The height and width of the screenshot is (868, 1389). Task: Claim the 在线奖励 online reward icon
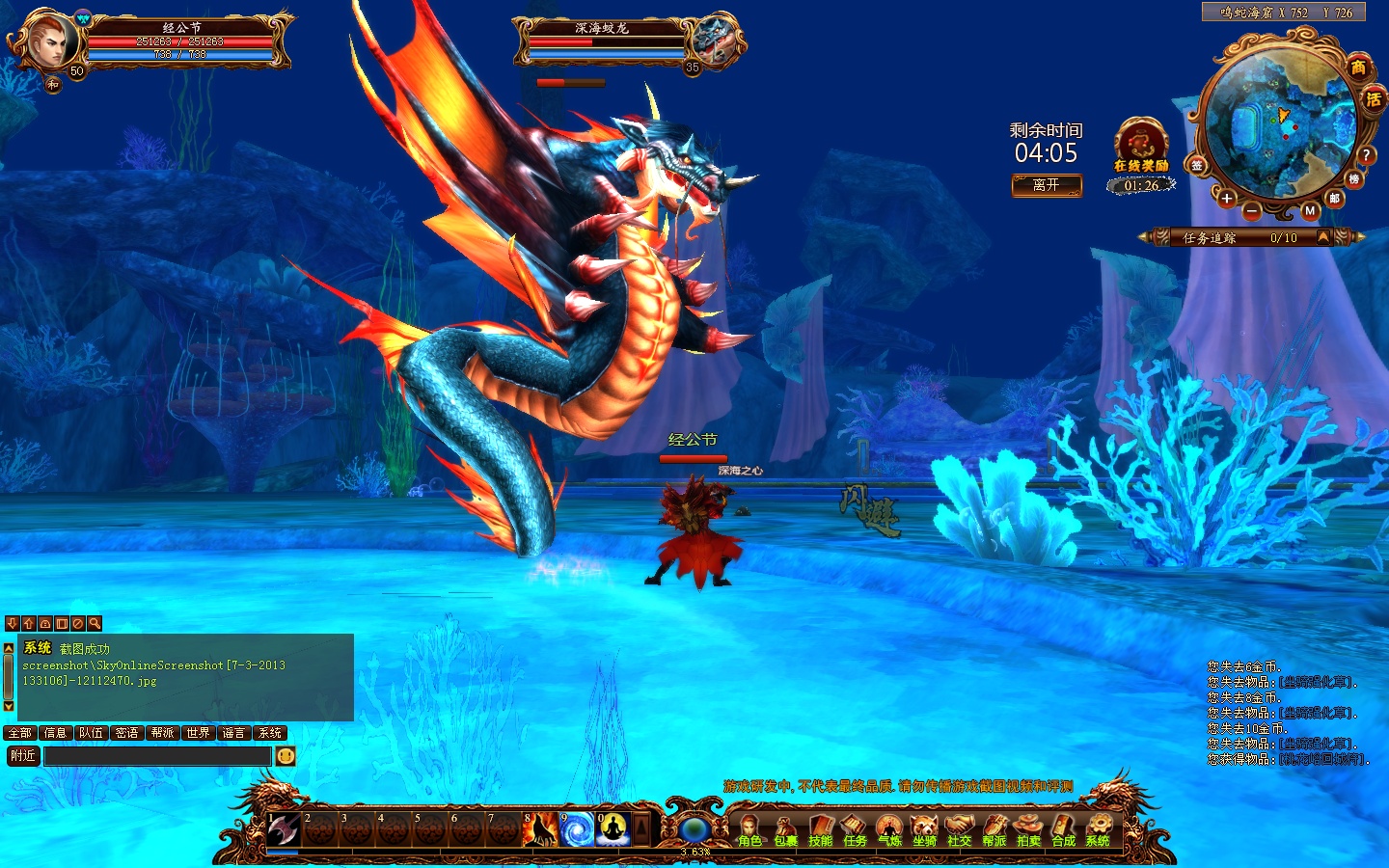1141,145
